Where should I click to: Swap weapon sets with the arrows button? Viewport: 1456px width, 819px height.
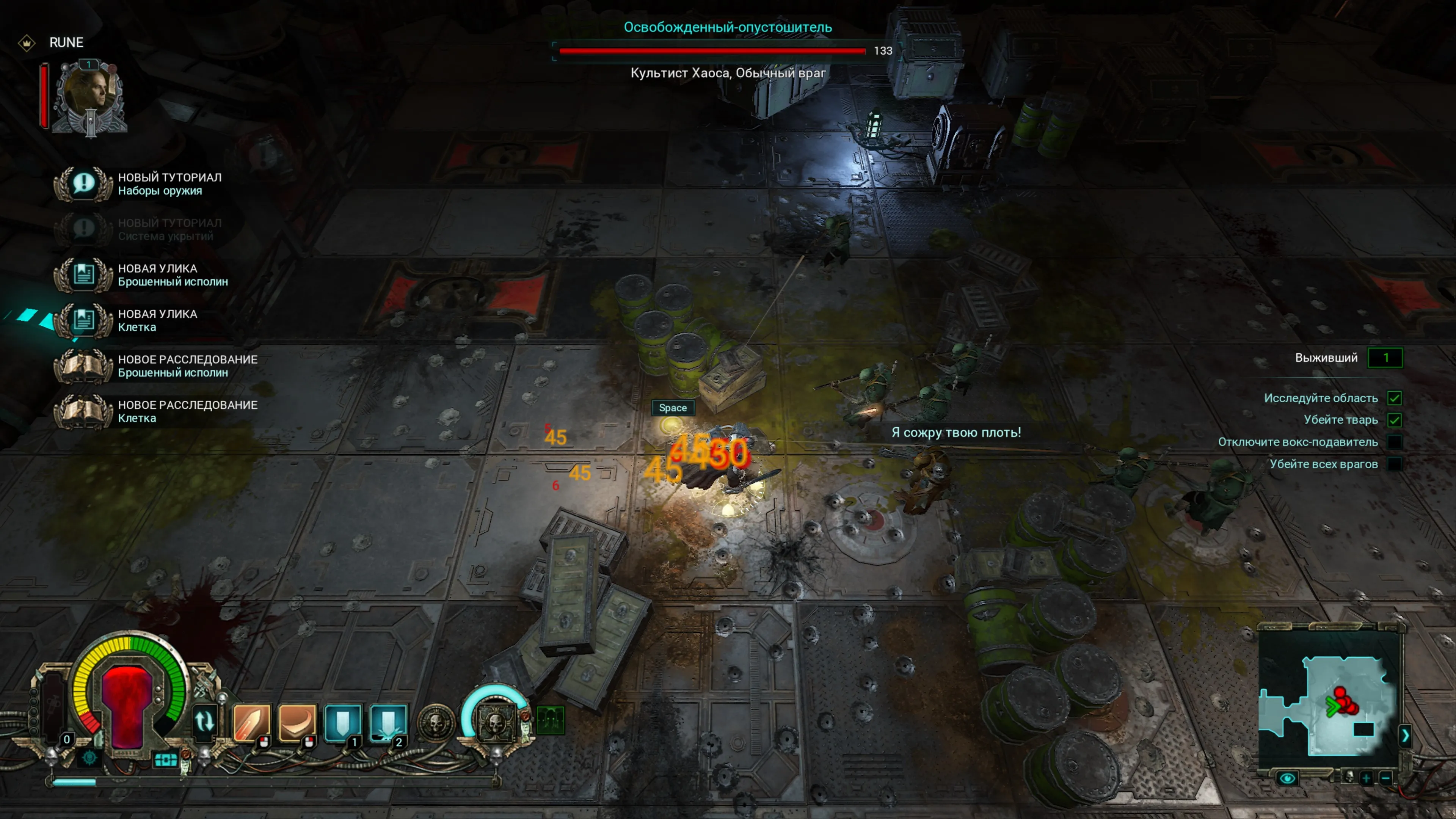tap(204, 722)
